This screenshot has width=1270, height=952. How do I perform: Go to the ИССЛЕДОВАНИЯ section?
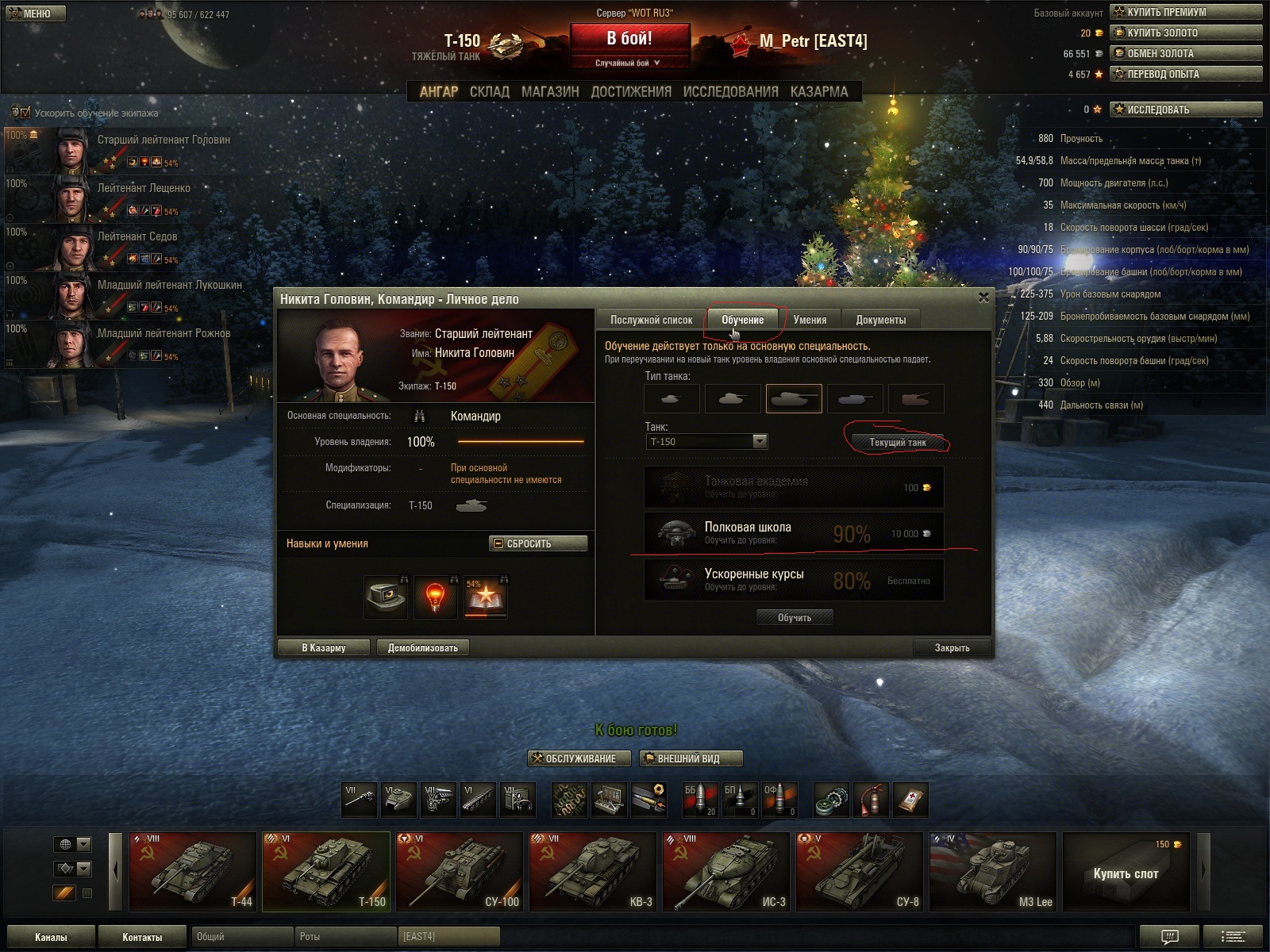(730, 92)
